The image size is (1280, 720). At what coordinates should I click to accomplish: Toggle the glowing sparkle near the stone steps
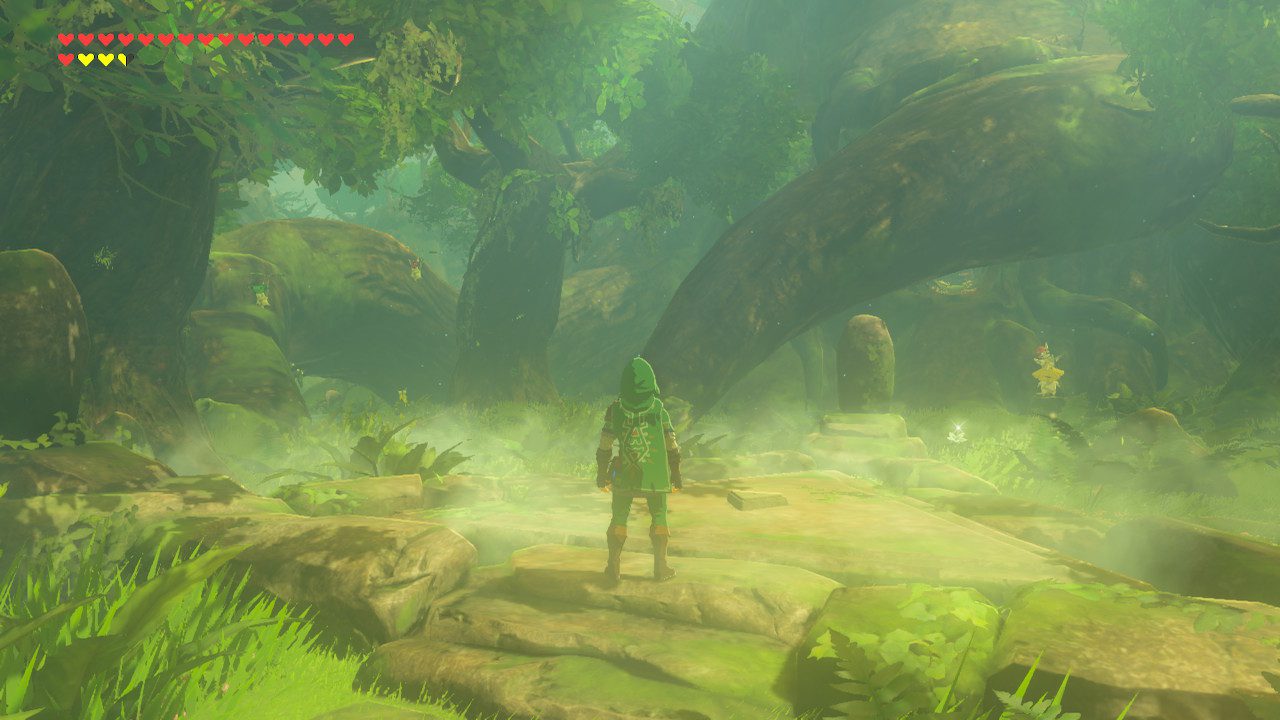click(x=958, y=427)
